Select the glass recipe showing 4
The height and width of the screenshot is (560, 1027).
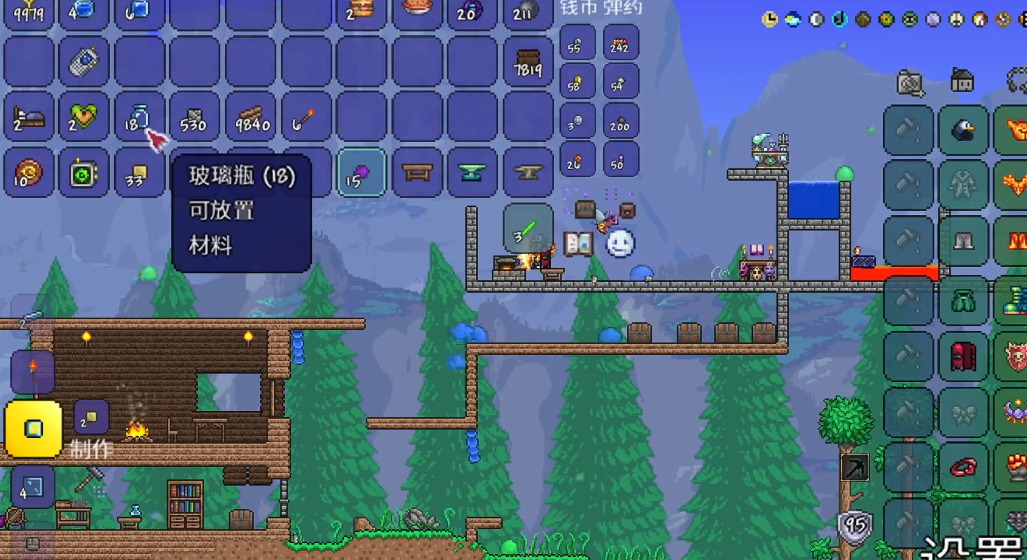coord(32,487)
